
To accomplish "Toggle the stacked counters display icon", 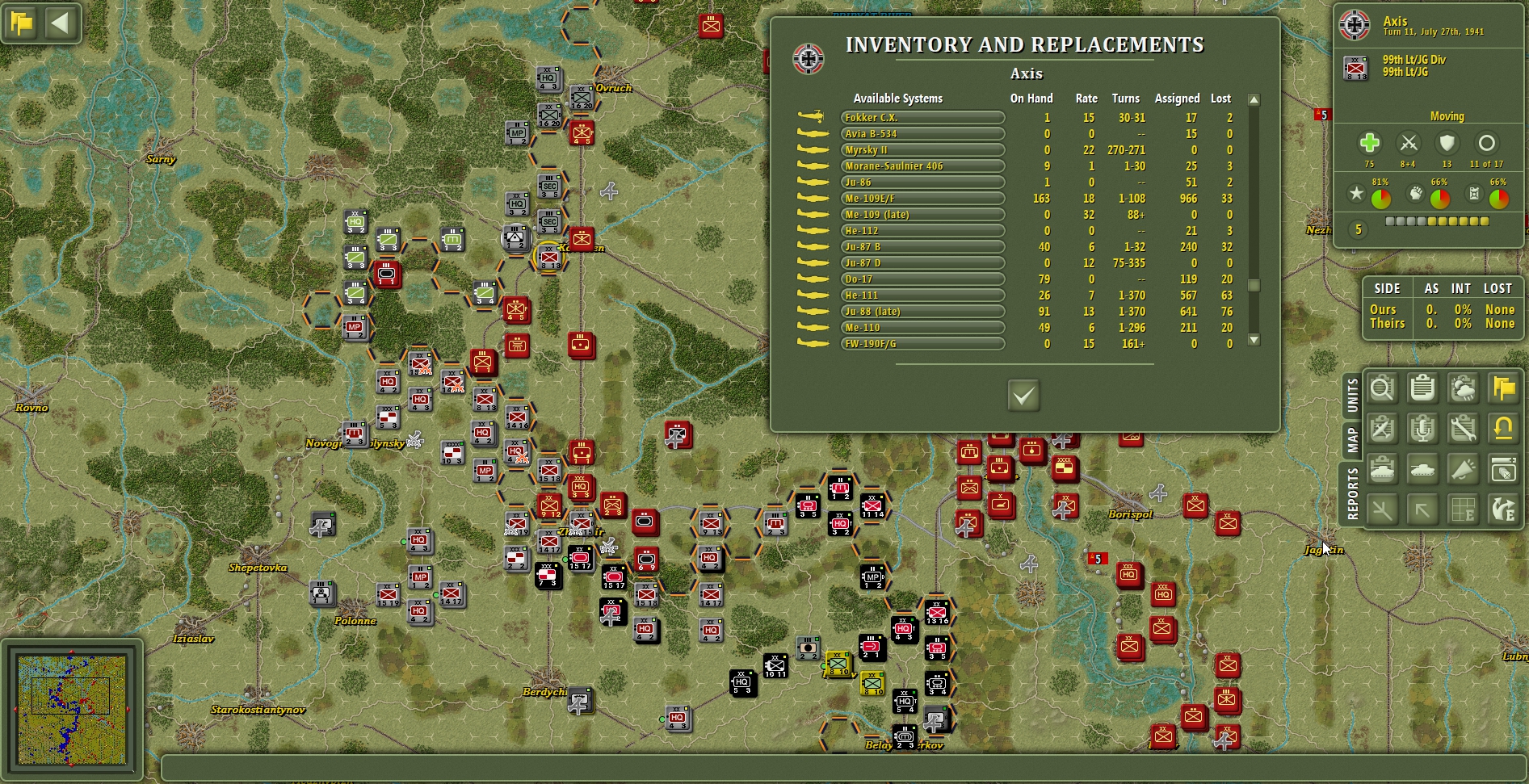I will point(1502,469).
